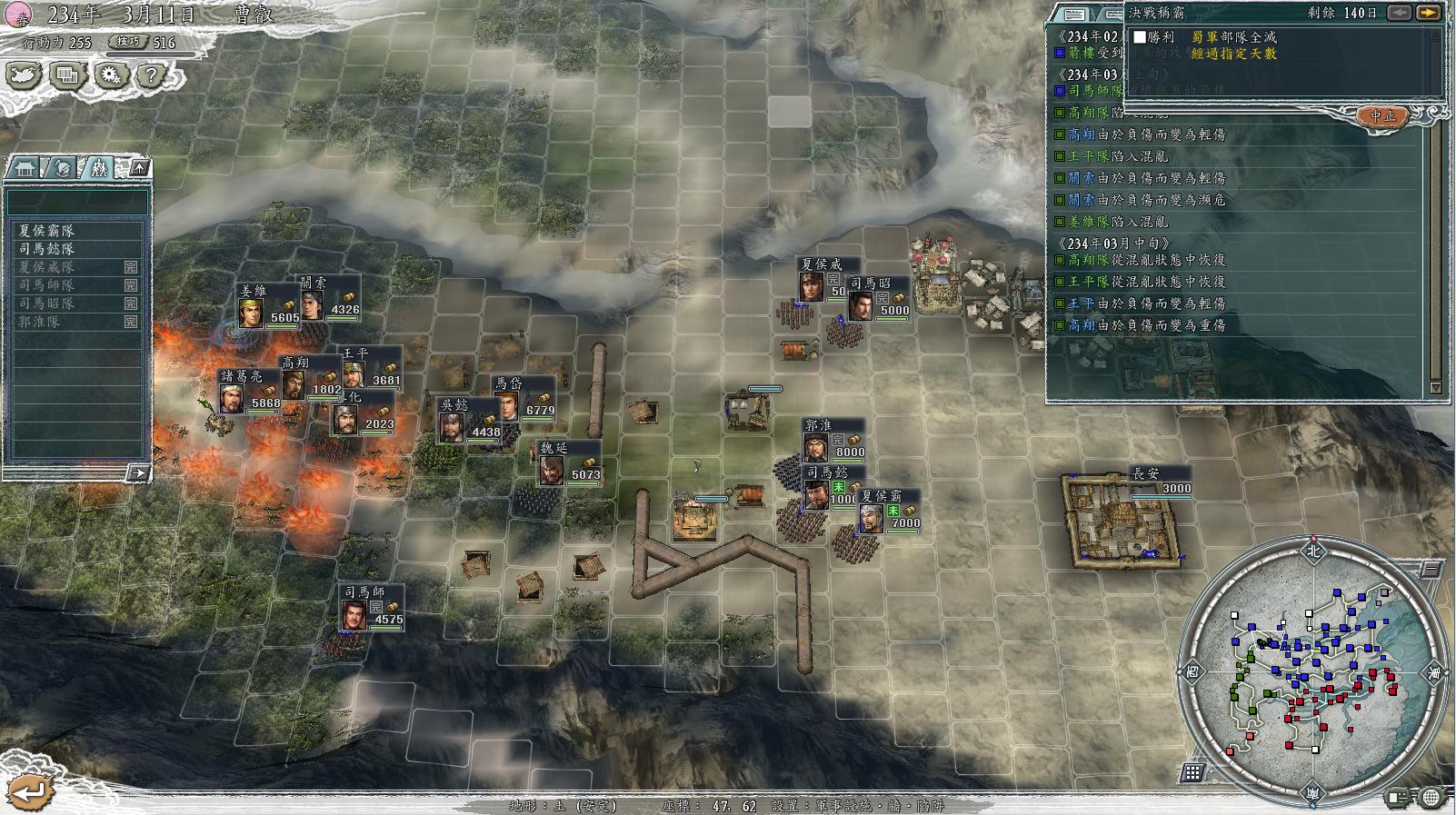Minimize the minimap with the minus button
Screen dimensions: 1456x815
pos(1431,570)
